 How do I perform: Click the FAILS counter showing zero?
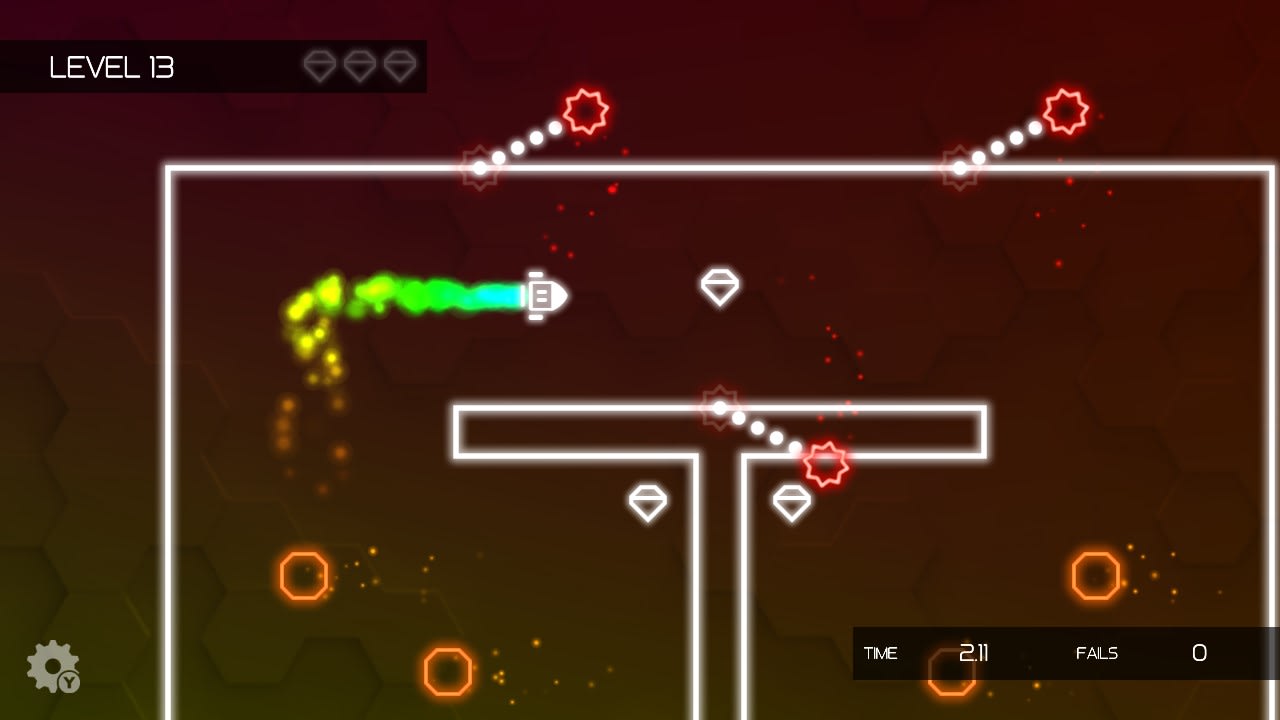[1199, 654]
